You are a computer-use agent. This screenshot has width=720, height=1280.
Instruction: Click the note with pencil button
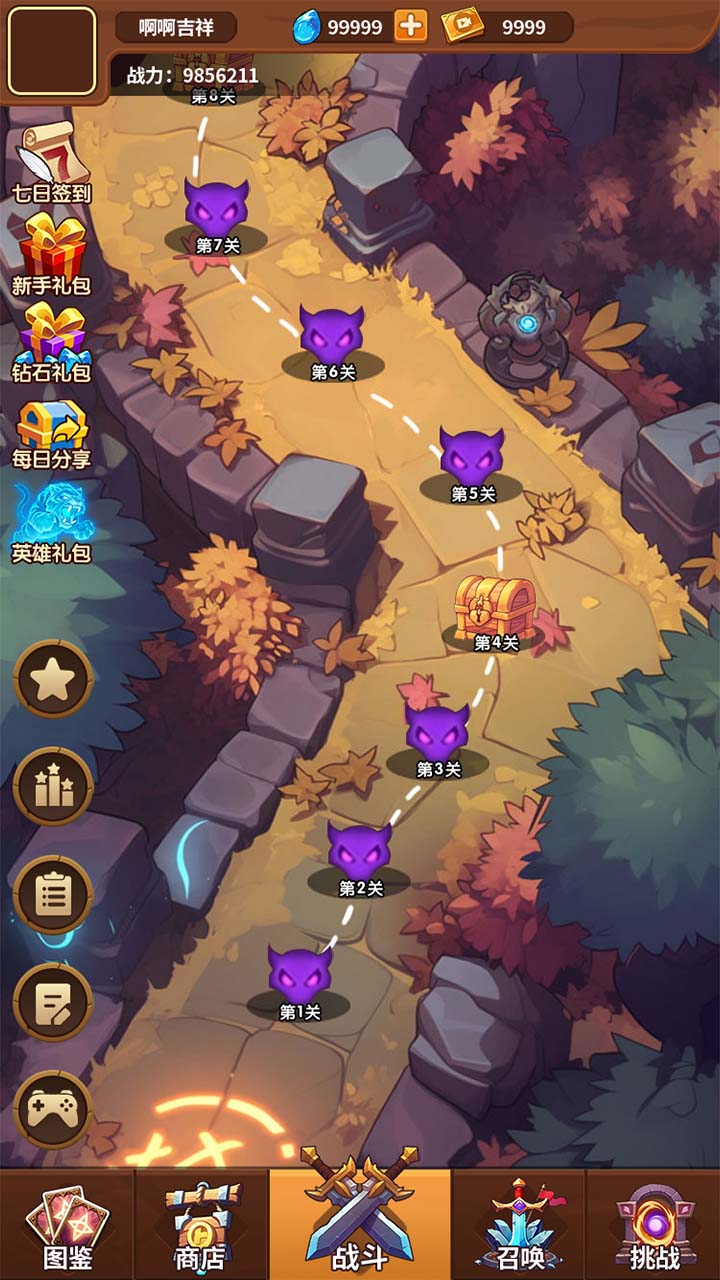53,1002
